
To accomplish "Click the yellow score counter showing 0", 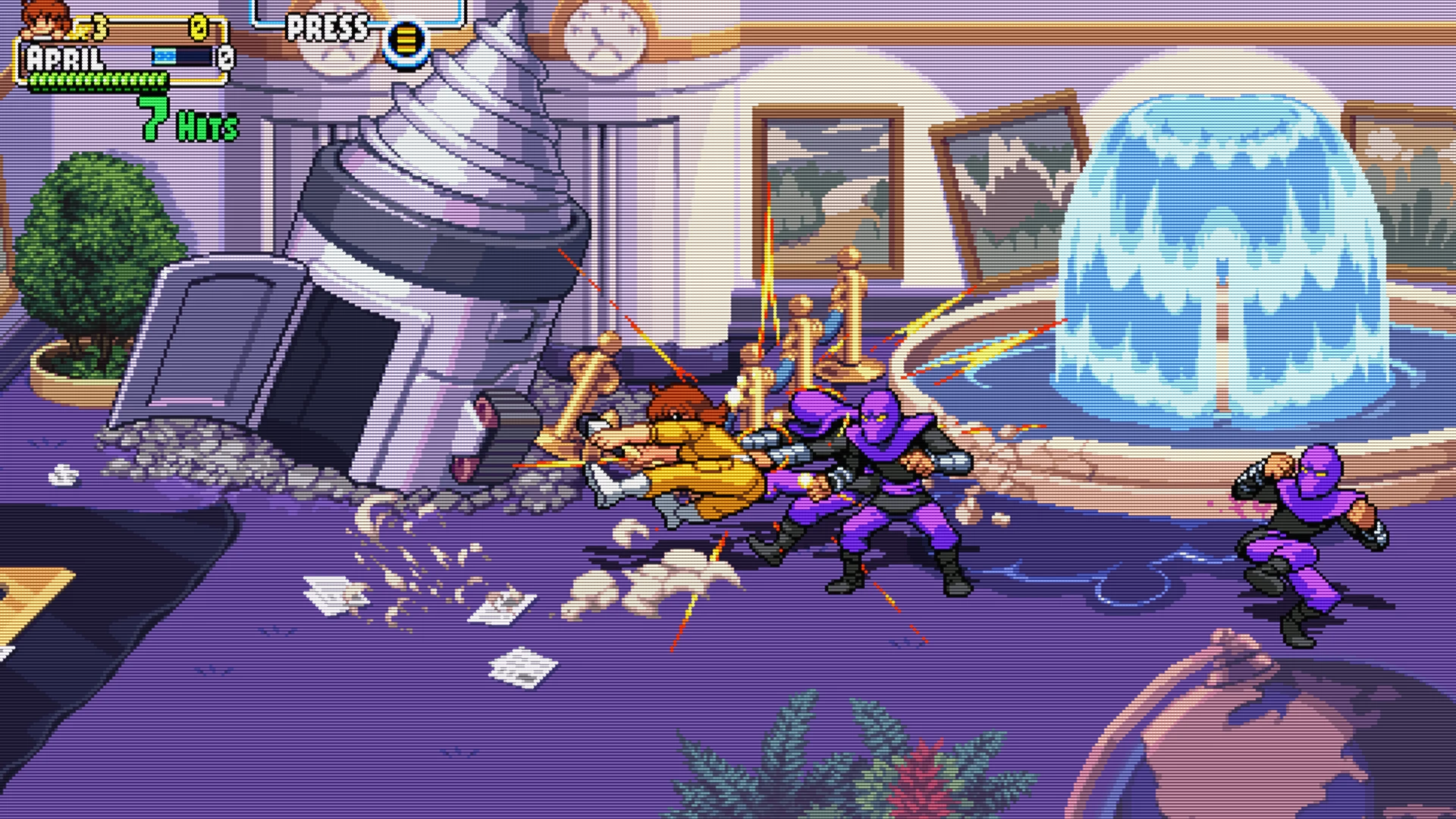I will 201,29.
